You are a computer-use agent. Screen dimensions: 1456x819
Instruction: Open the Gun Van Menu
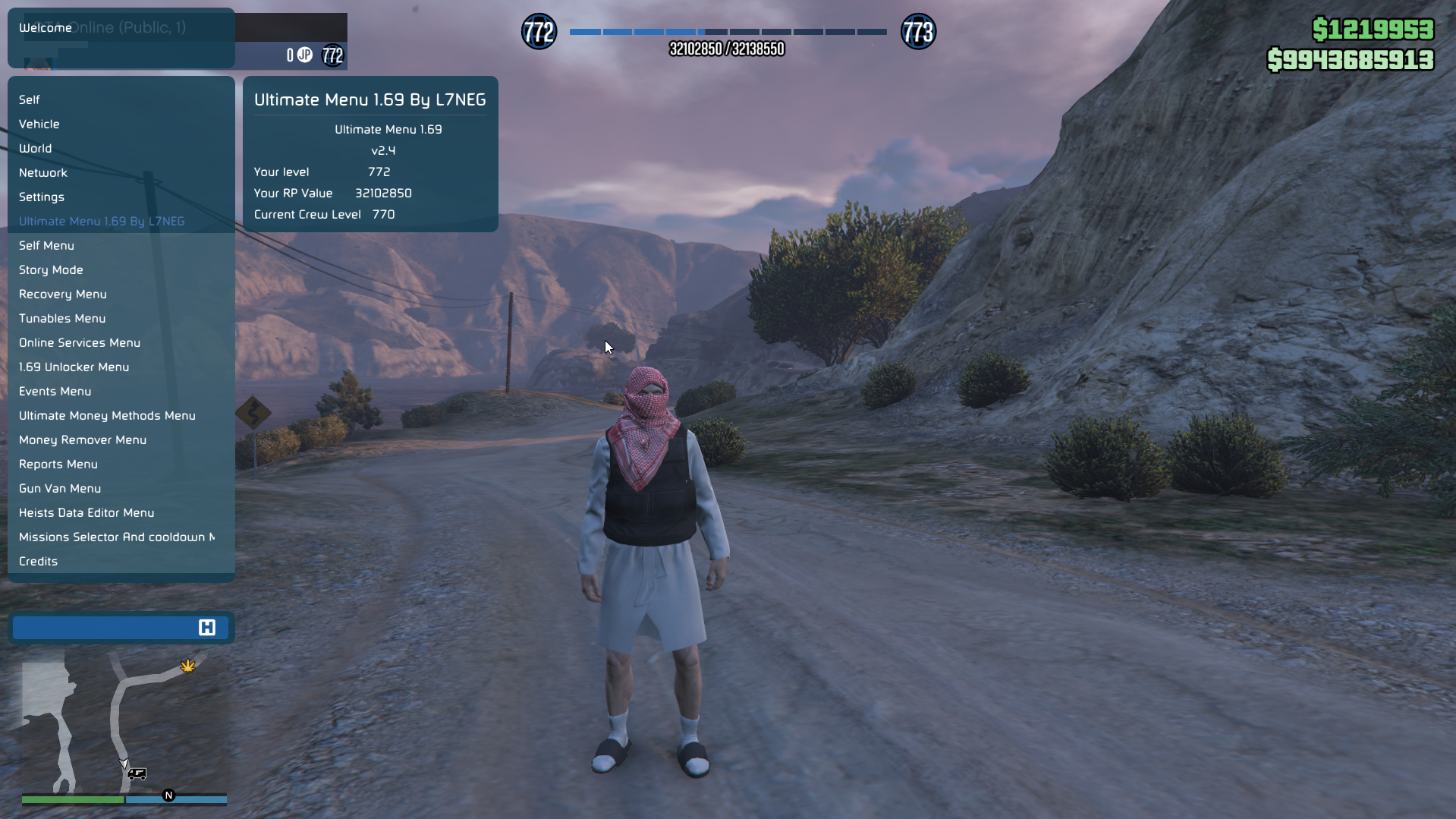pyautogui.click(x=60, y=488)
